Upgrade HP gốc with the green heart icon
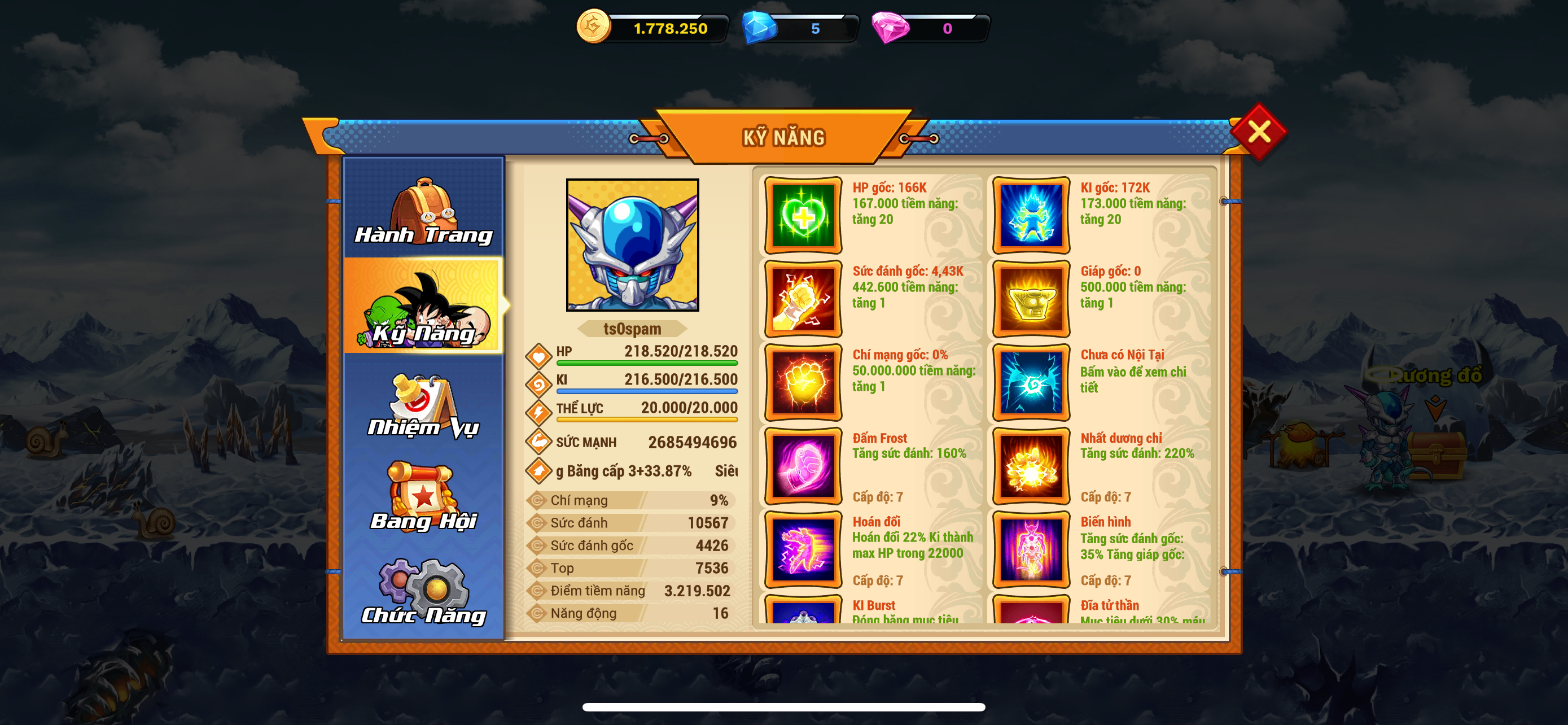The height and width of the screenshot is (725, 1568). coord(803,216)
